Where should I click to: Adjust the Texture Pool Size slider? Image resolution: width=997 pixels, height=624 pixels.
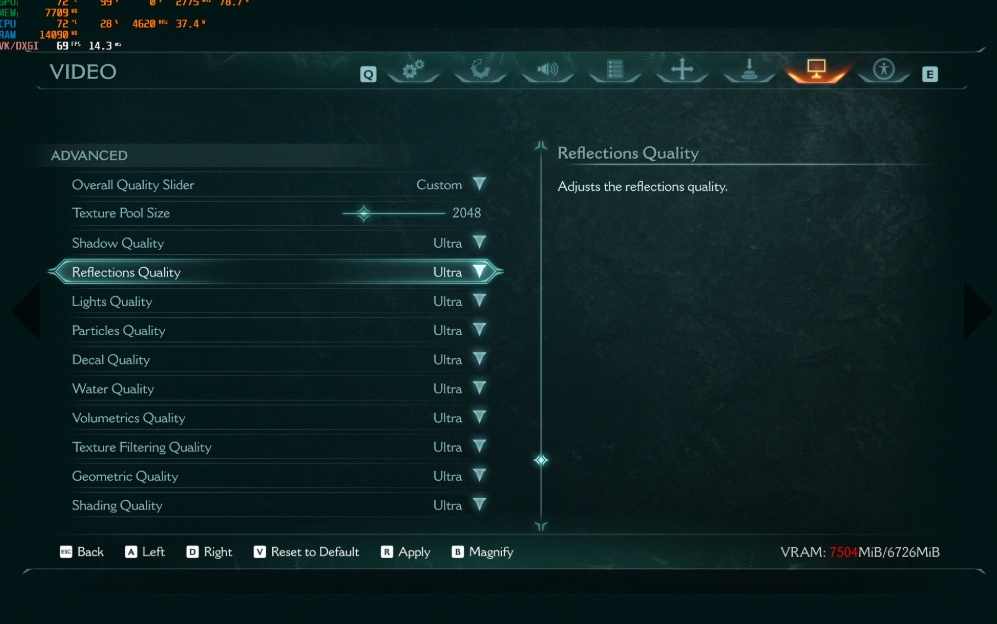[363, 213]
